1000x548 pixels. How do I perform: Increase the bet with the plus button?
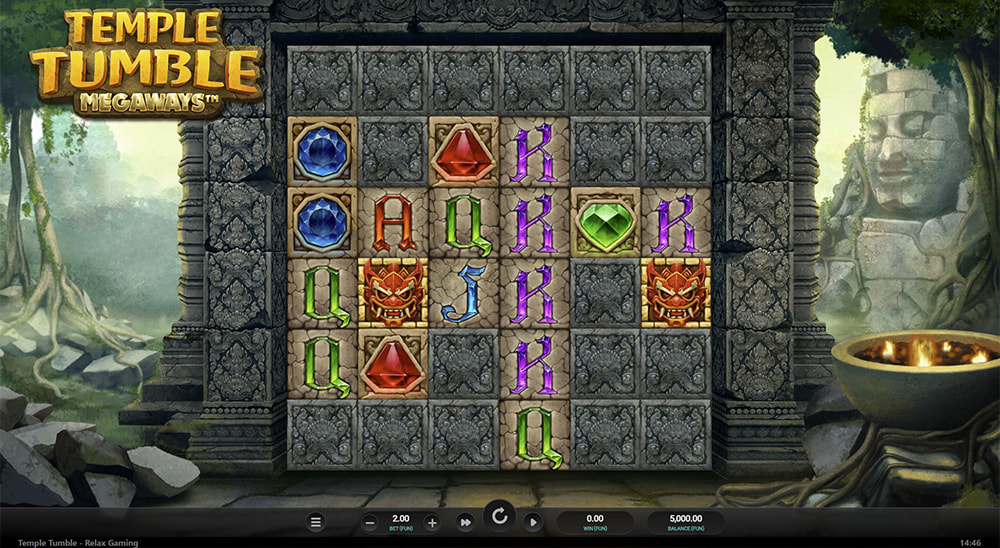[432, 522]
